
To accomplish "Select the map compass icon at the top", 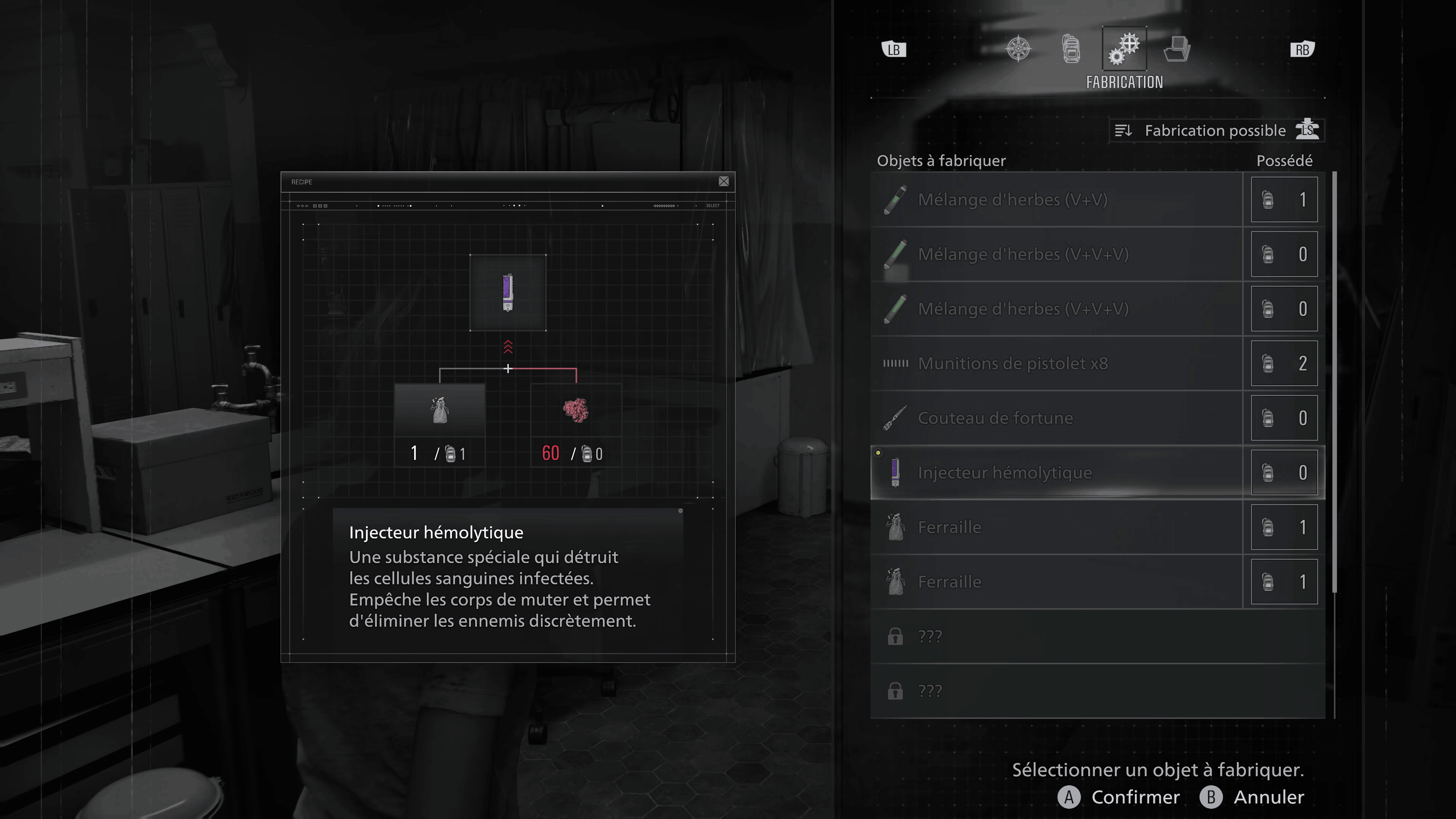I will (1018, 49).
